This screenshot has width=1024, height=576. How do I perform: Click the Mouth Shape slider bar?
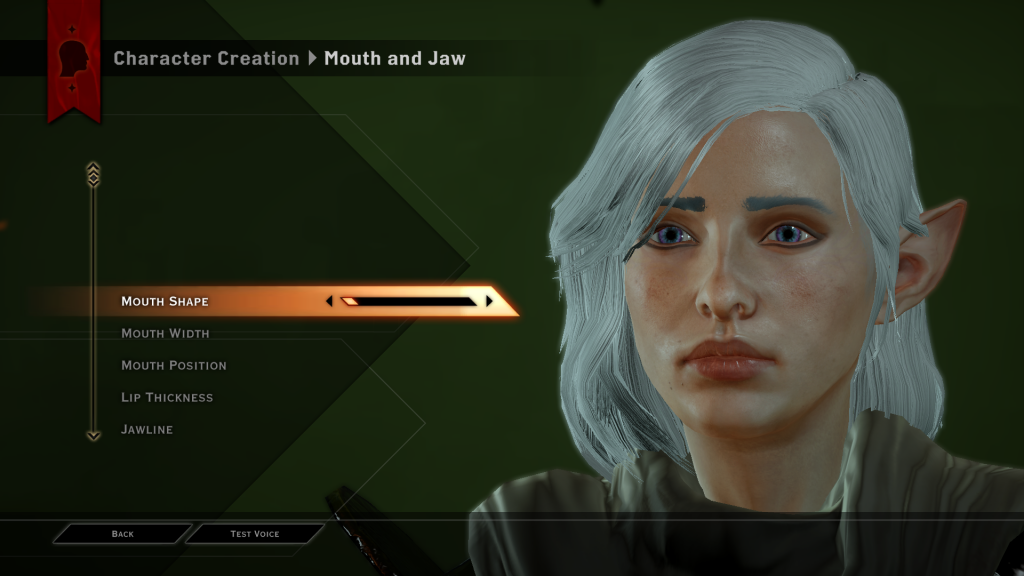click(408, 300)
